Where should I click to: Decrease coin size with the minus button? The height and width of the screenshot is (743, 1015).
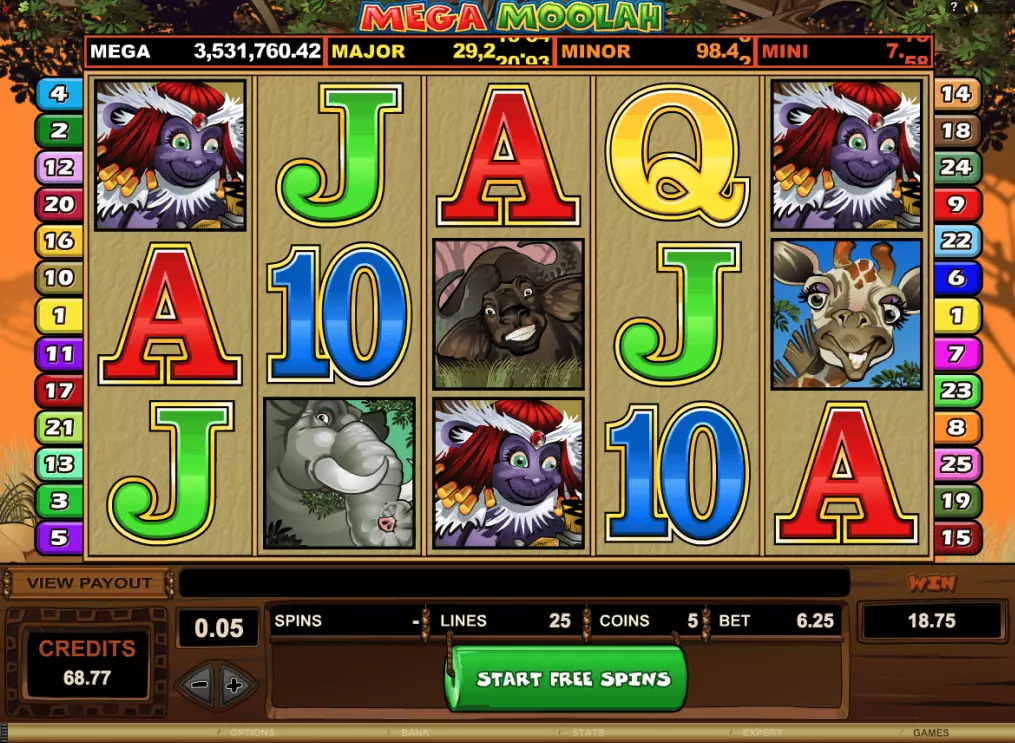tap(199, 686)
